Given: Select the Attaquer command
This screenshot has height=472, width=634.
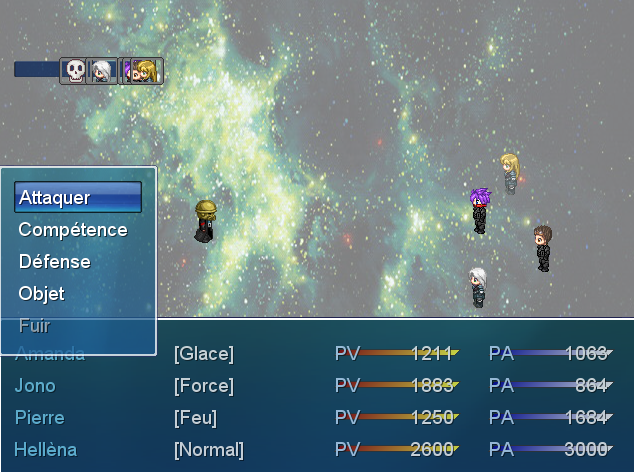Looking at the screenshot, I should [x=77, y=198].
